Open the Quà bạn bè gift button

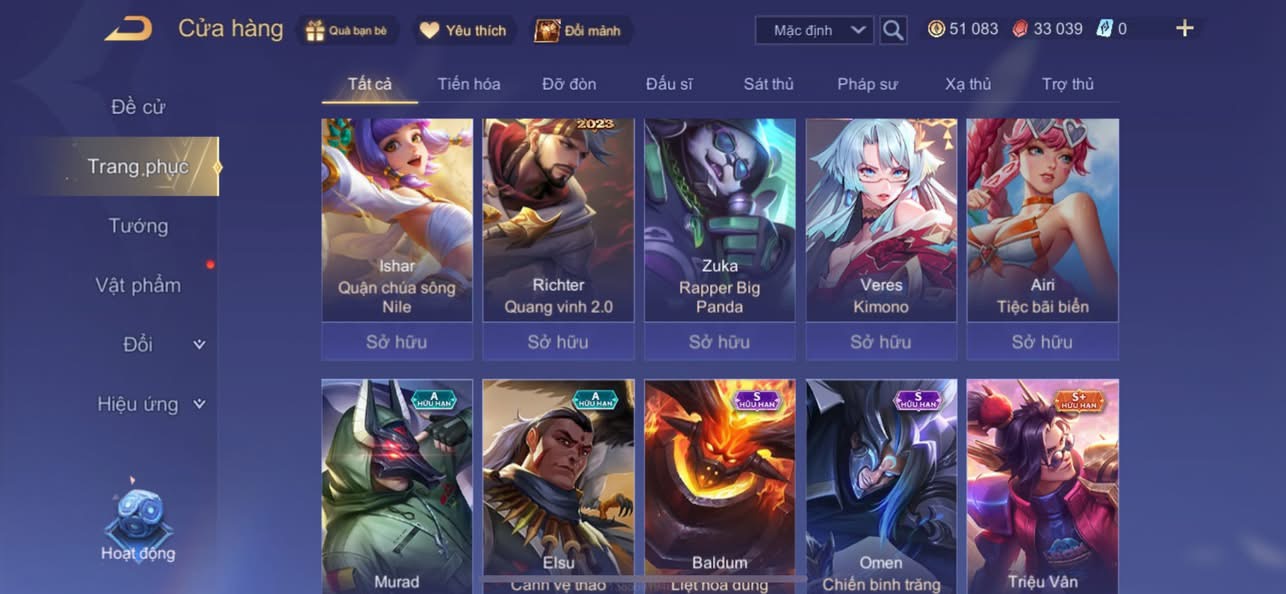pos(348,30)
